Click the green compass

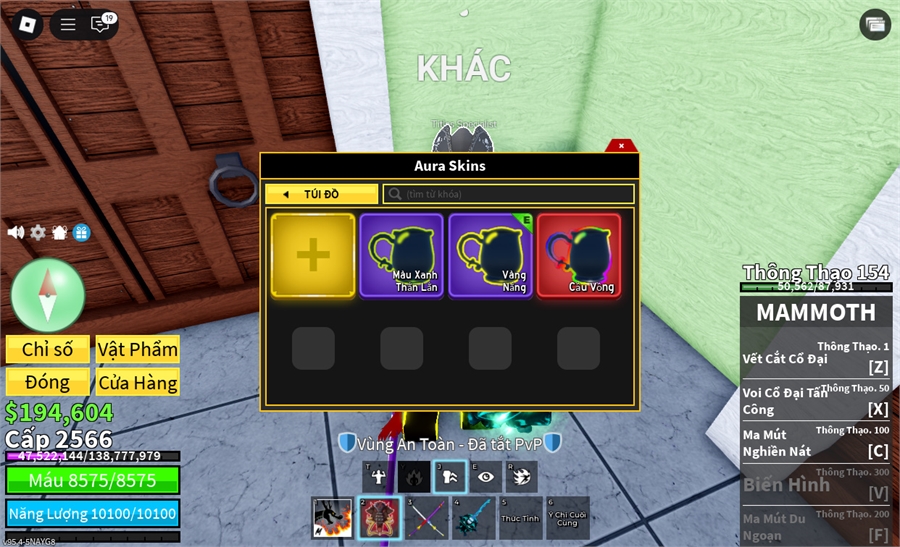pos(48,293)
